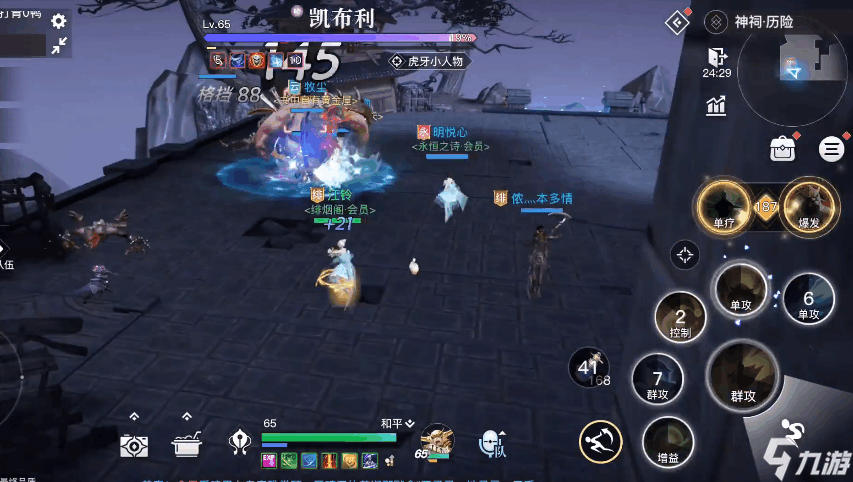
Task: Open the bag inventory icon
Action: [x=782, y=149]
